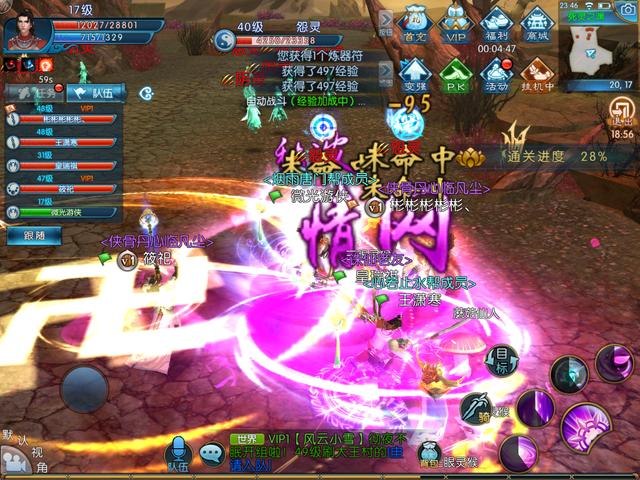Open the 活动 events icon
This screenshot has height=480, width=640.
(496, 73)
